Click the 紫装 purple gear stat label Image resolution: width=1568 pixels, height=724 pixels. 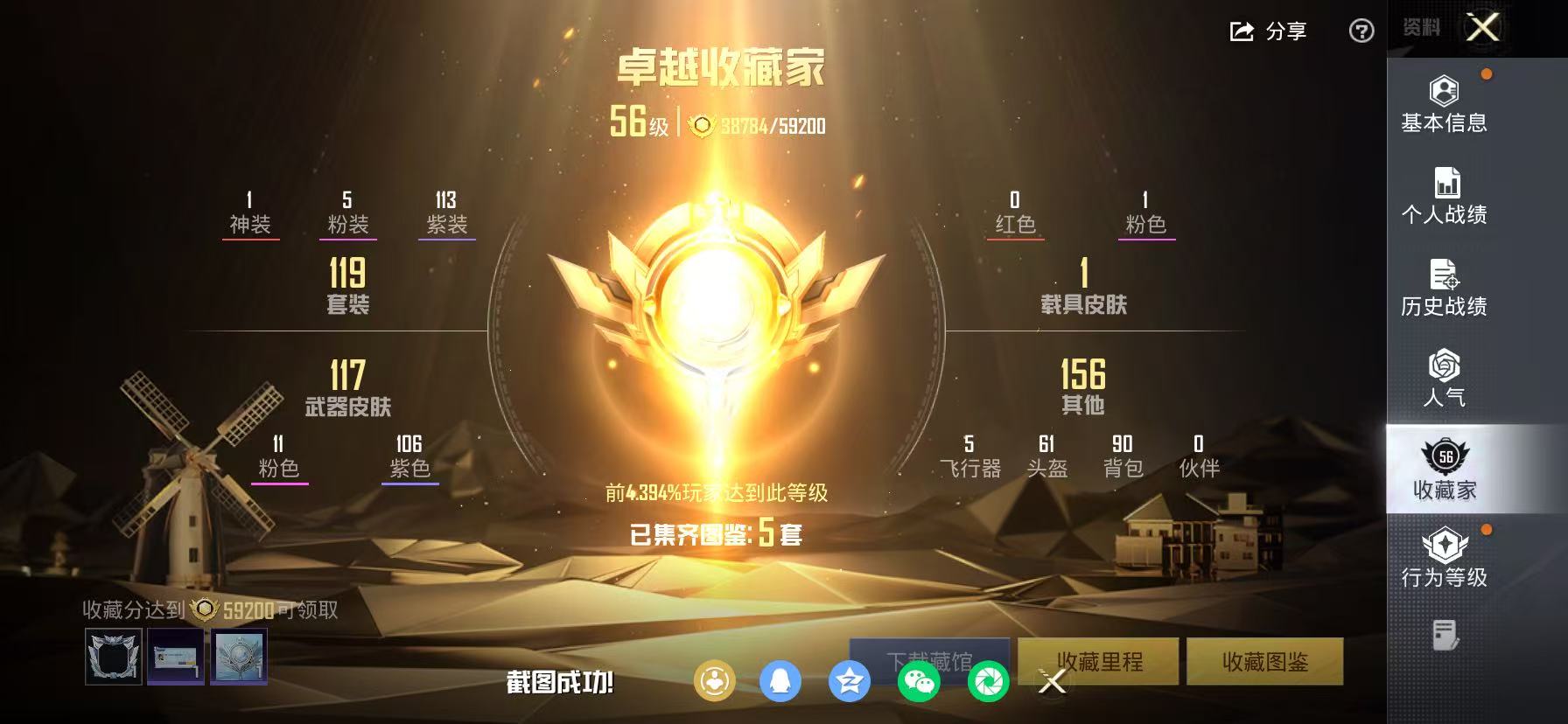coord(446,221)
